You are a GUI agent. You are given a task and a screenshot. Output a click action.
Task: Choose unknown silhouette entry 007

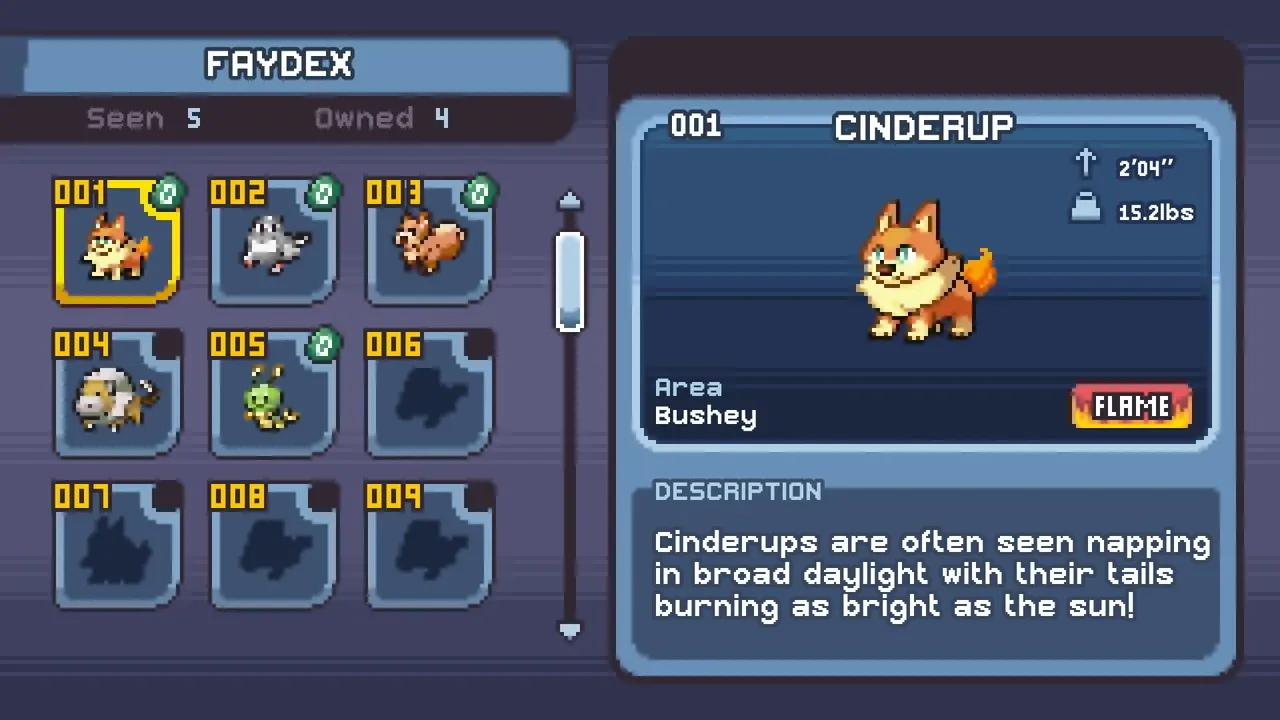(117, 547)
